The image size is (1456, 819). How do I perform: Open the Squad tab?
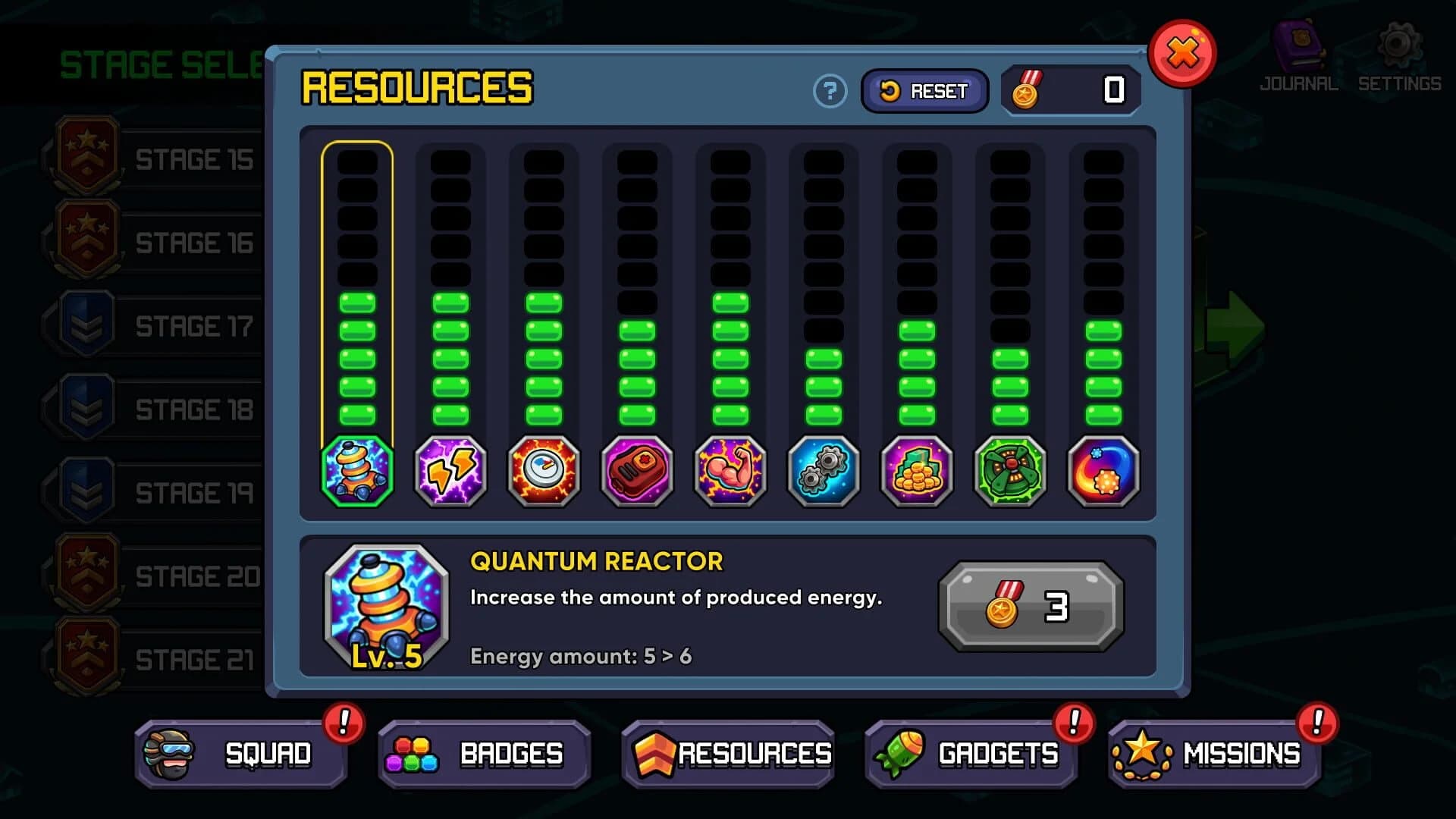tap(243, 753)
